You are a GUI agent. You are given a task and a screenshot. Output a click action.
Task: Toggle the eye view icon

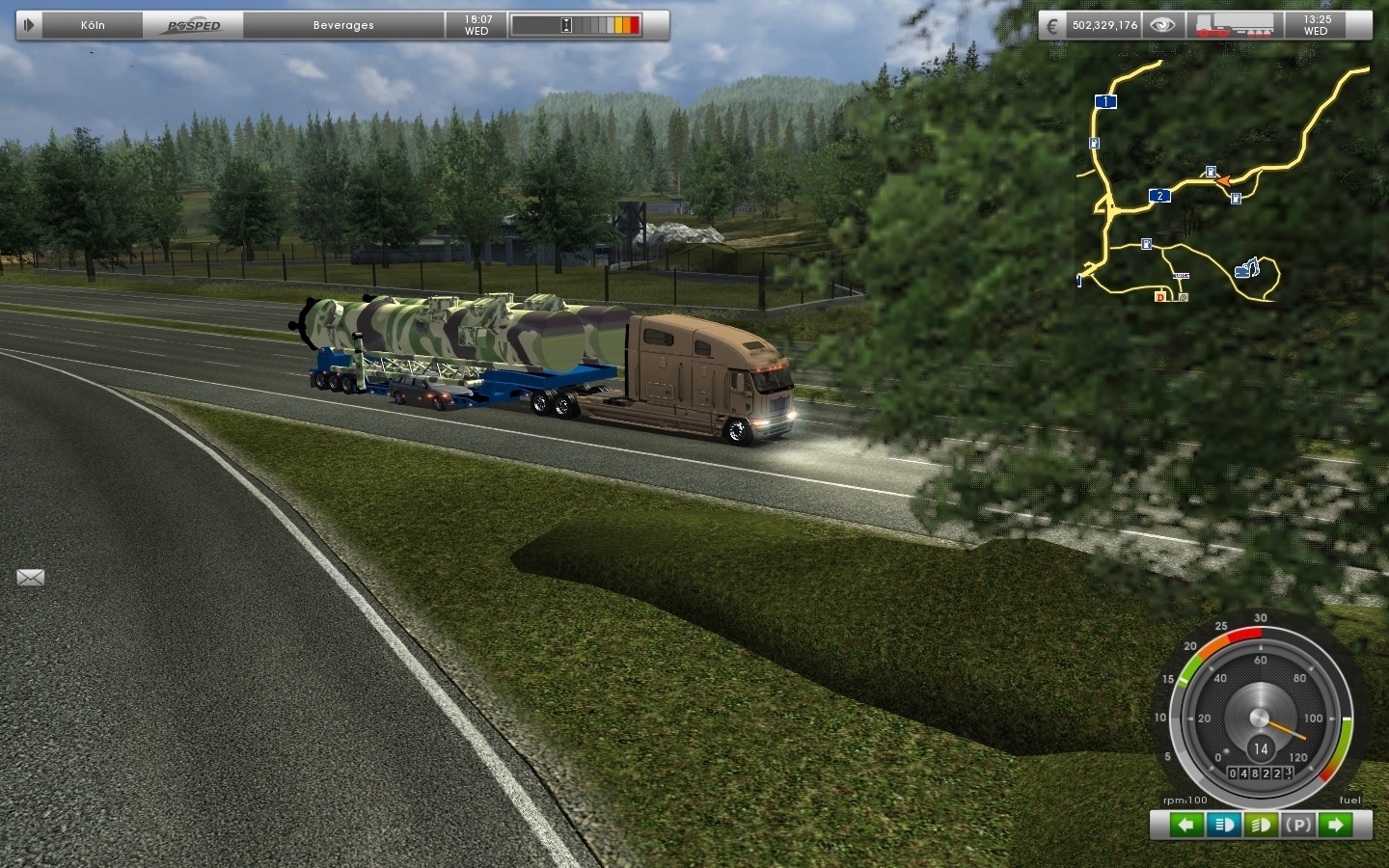tap(1162, 26)
